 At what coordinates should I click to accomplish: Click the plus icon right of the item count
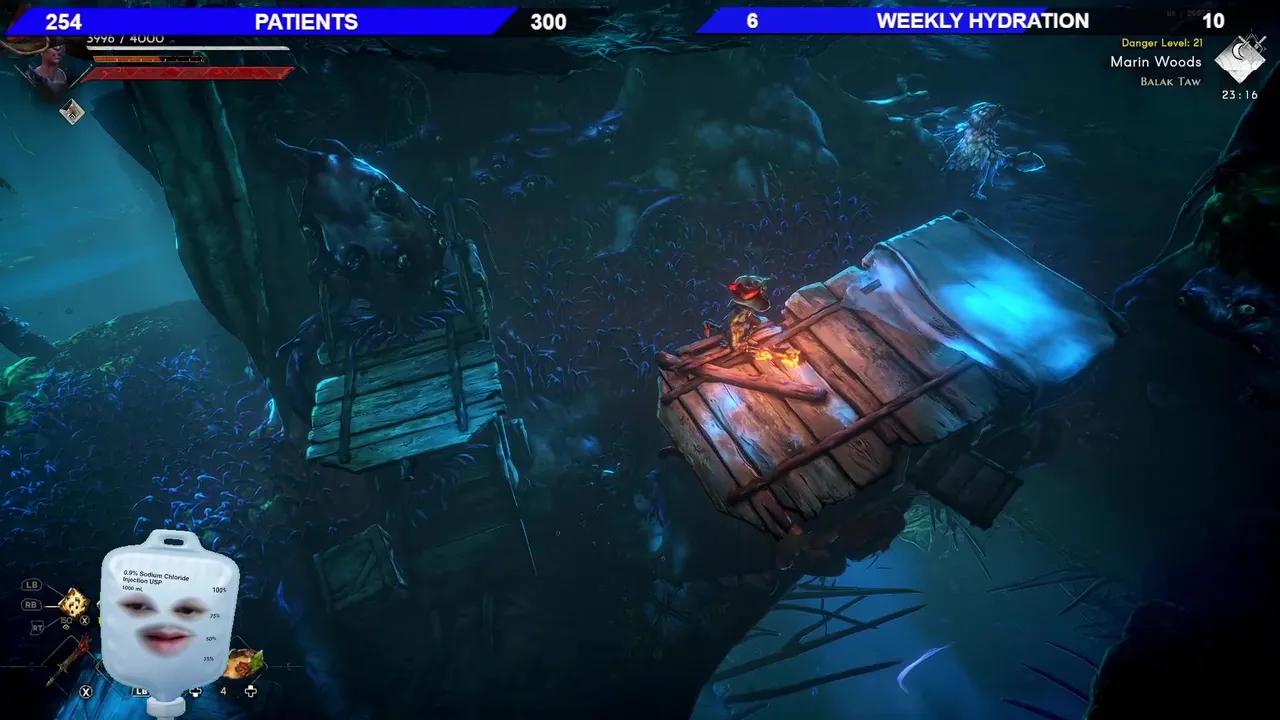pyautogui.click(x=251, y=691)
